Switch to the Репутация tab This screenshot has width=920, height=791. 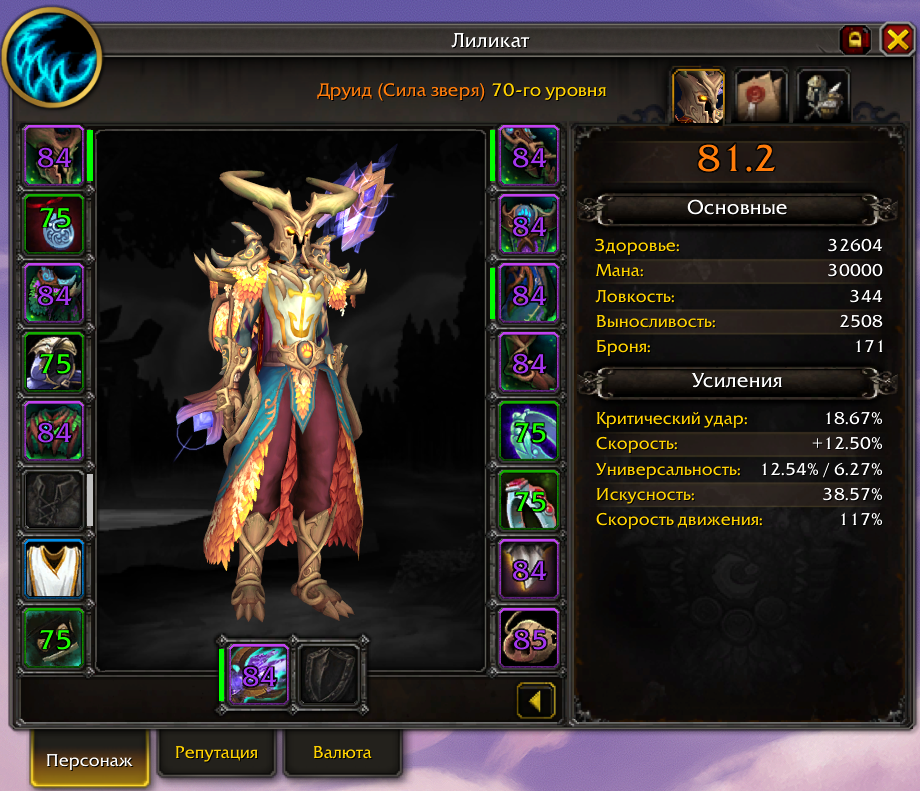(x=216, y=753)
